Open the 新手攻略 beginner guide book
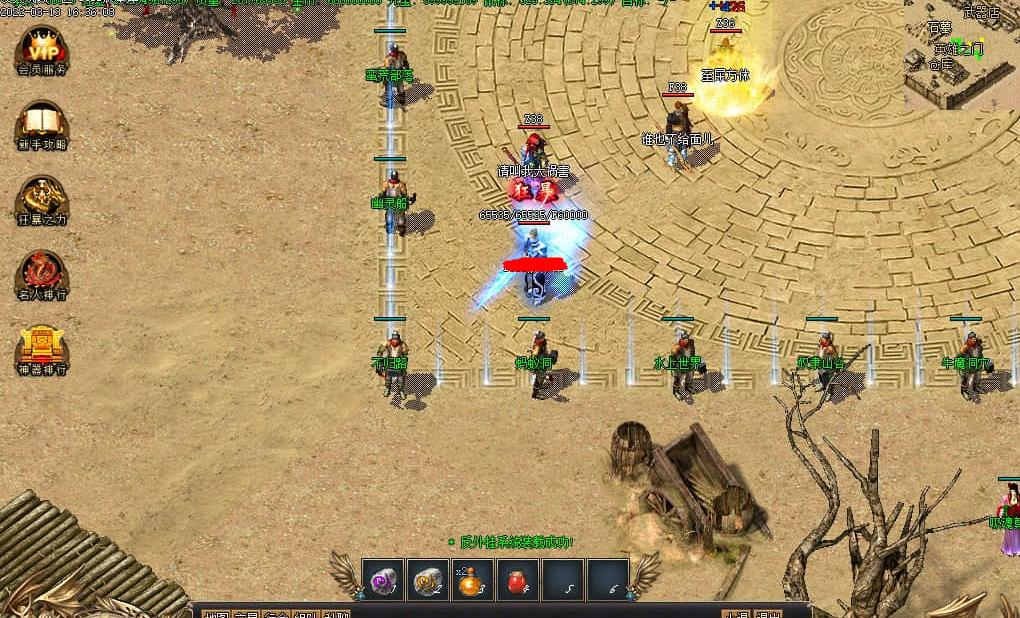 [x=42, y=122]
